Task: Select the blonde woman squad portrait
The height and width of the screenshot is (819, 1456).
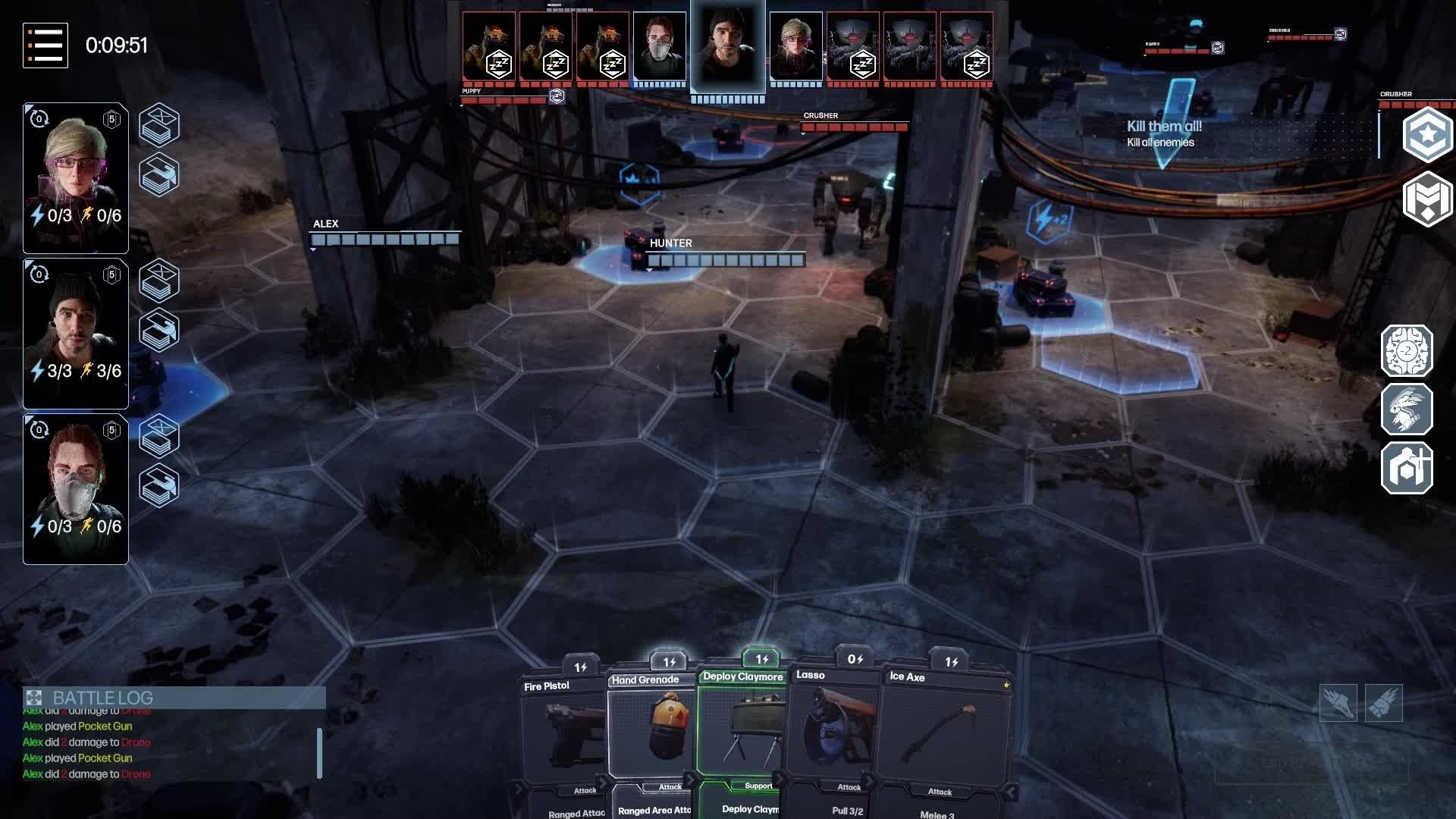Action: coord(75,177)
